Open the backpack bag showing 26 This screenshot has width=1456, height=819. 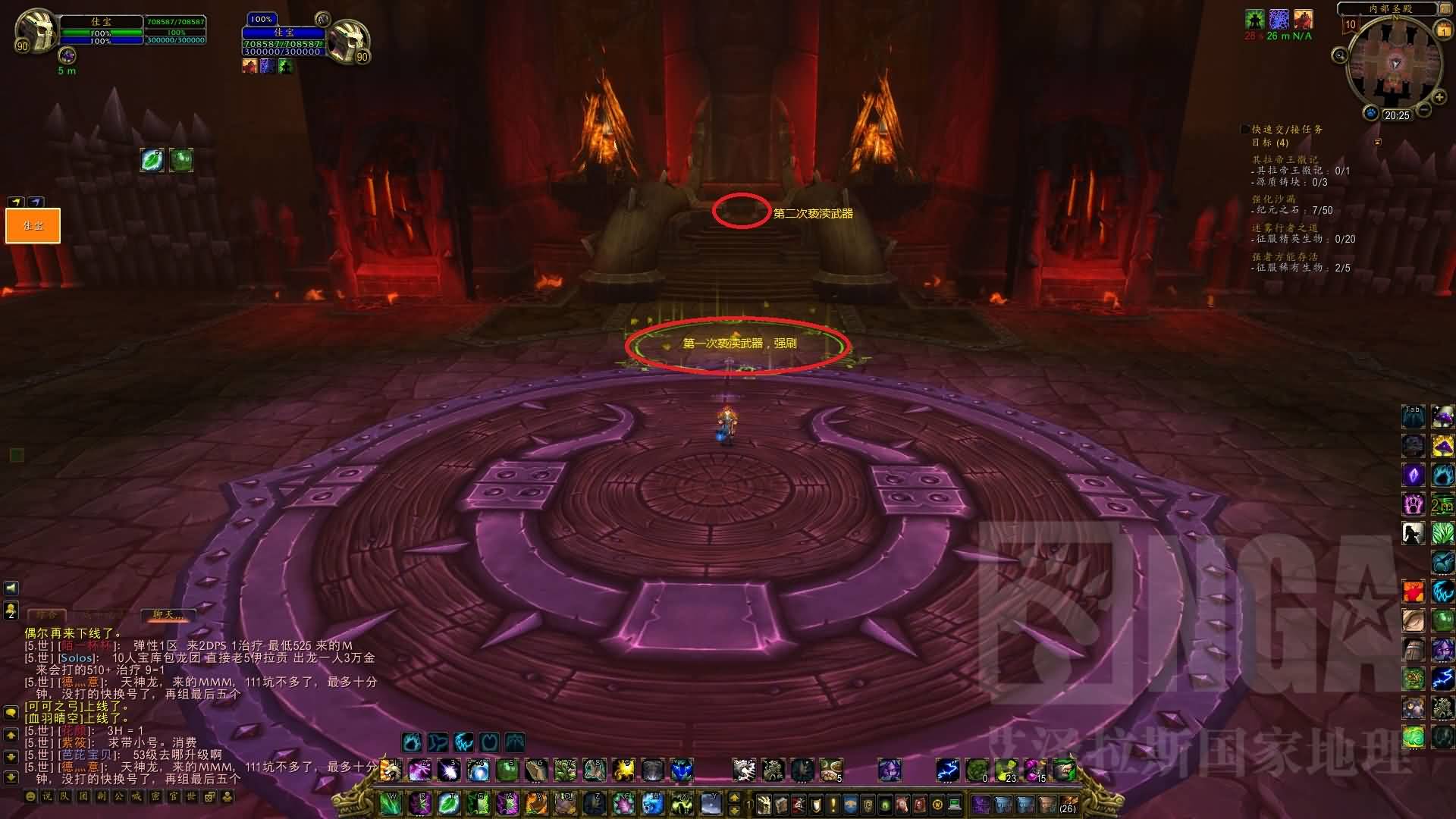tap(1068, 804)
